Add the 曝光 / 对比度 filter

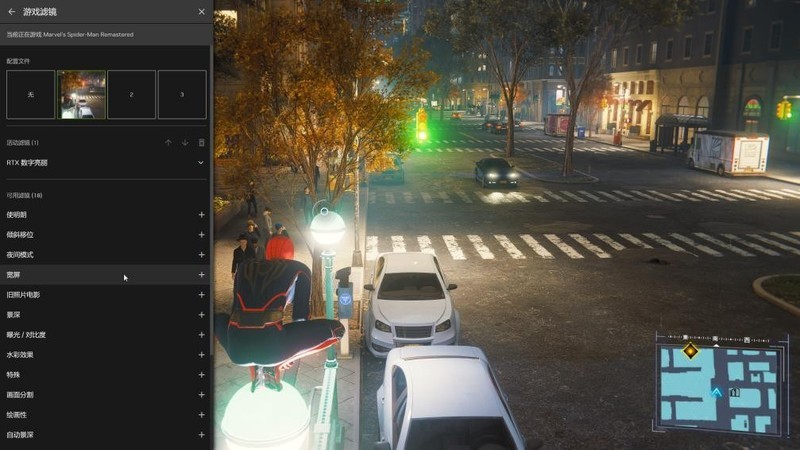pyautogui.click(x=201, y=335)
